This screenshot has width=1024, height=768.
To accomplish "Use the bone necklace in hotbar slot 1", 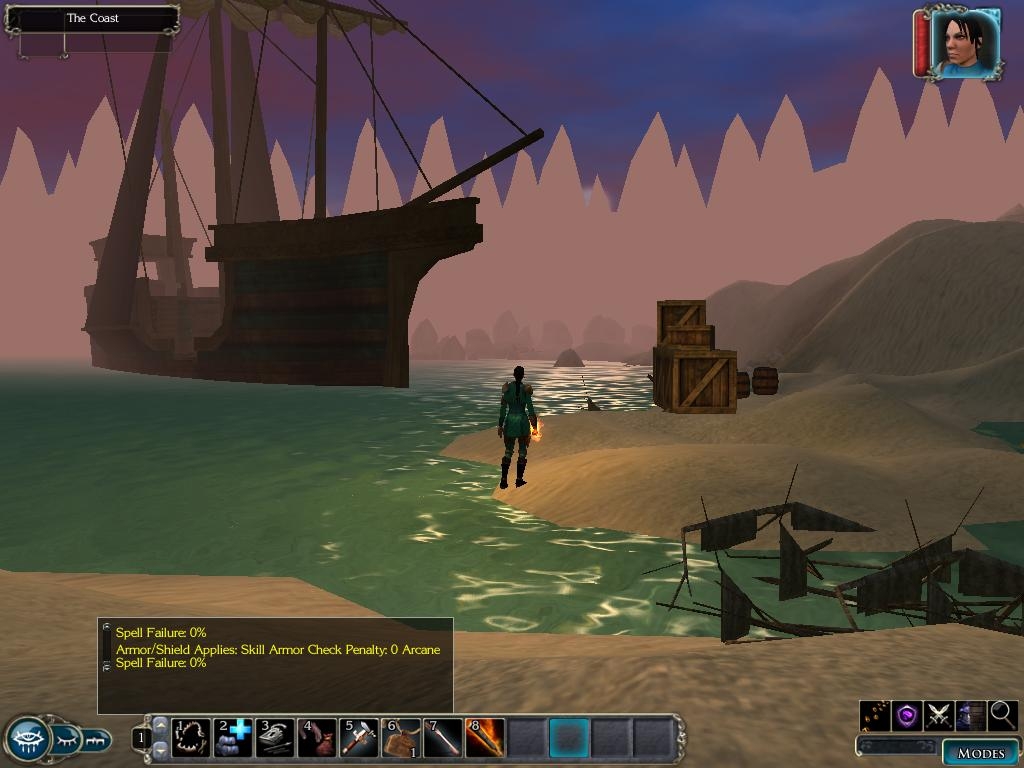I will [191, 738].
